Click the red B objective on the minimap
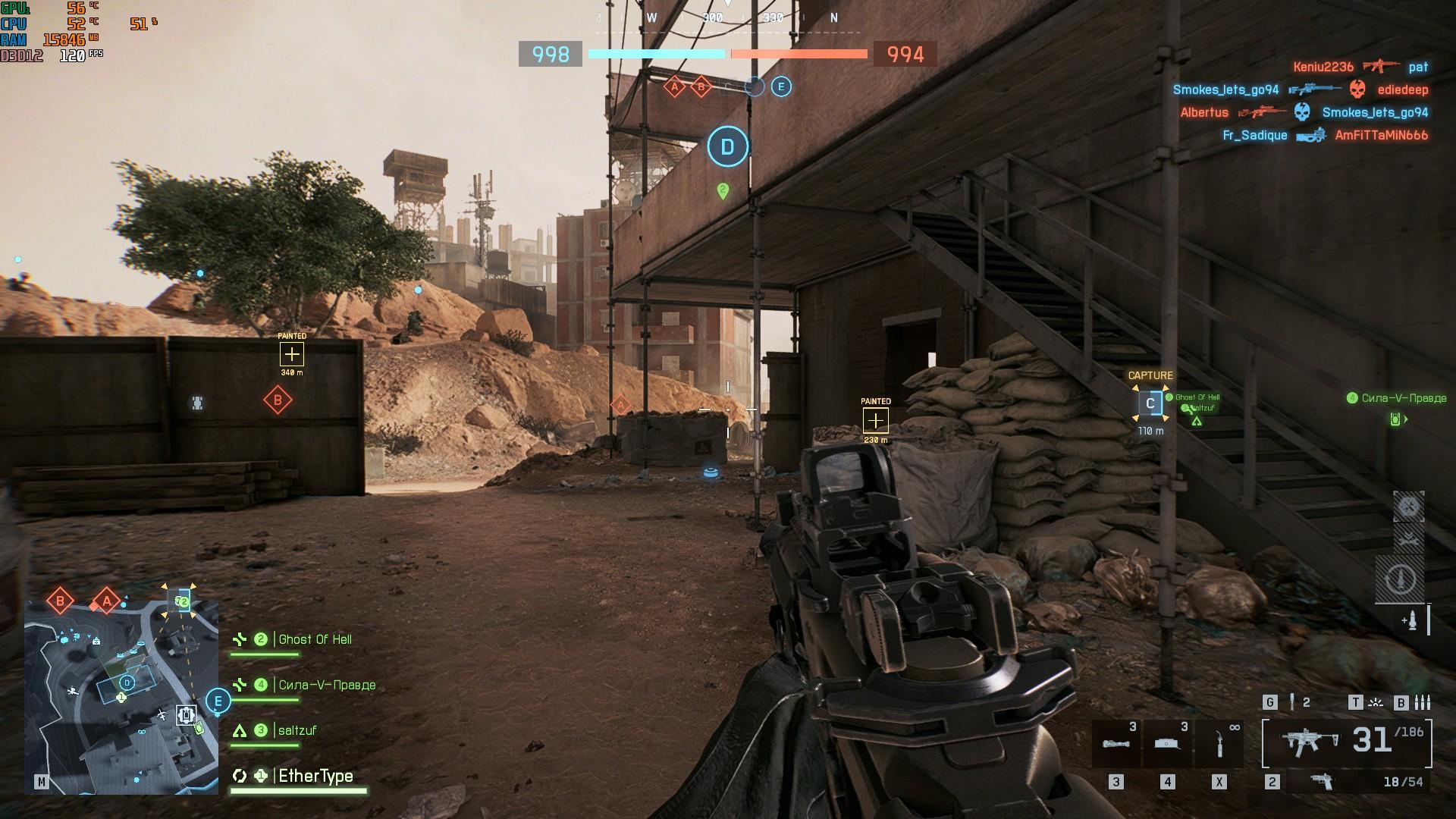1456x819 pixels. point(60,601)
